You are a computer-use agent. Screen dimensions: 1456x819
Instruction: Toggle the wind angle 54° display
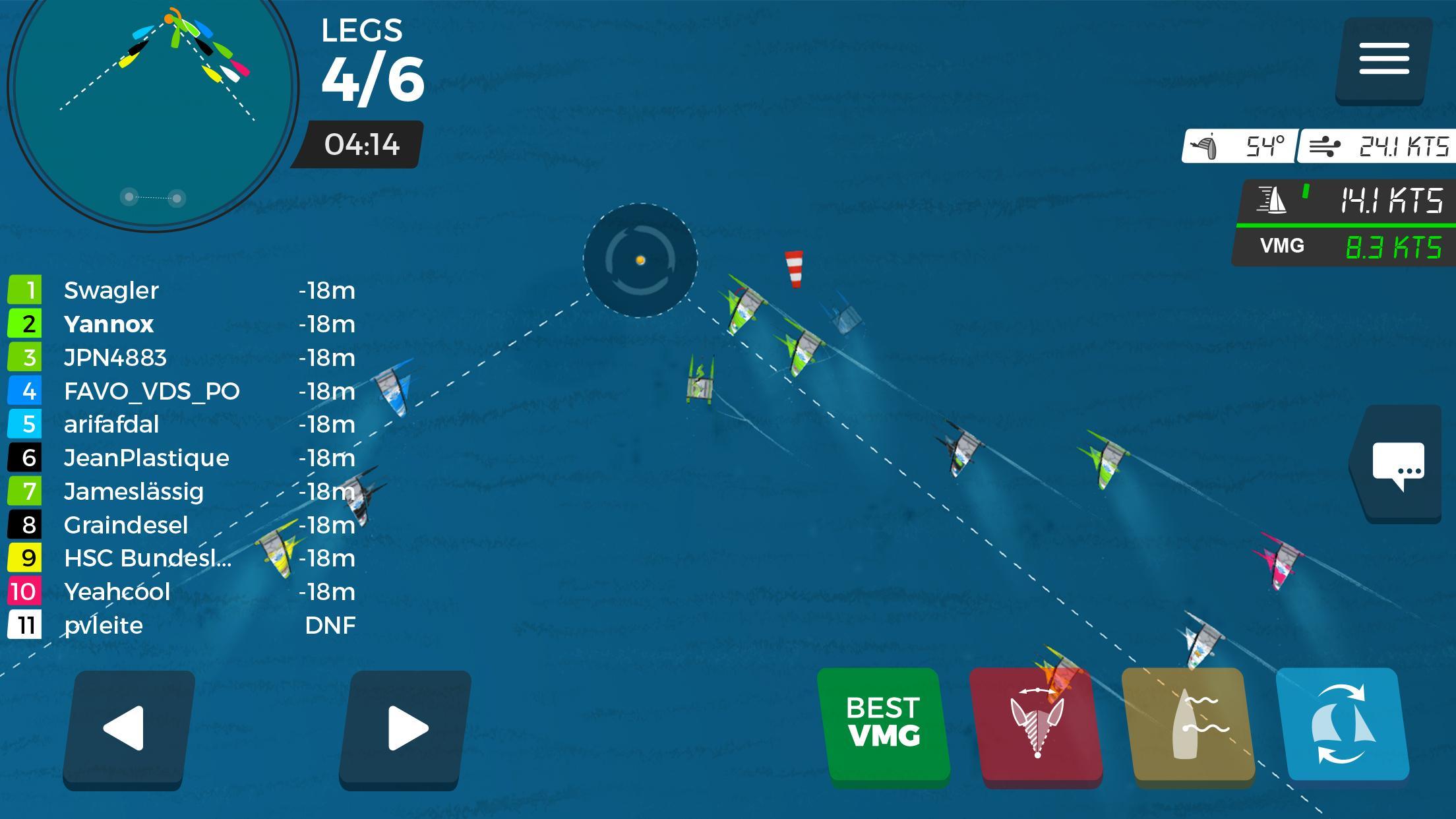coord(1239,146)
